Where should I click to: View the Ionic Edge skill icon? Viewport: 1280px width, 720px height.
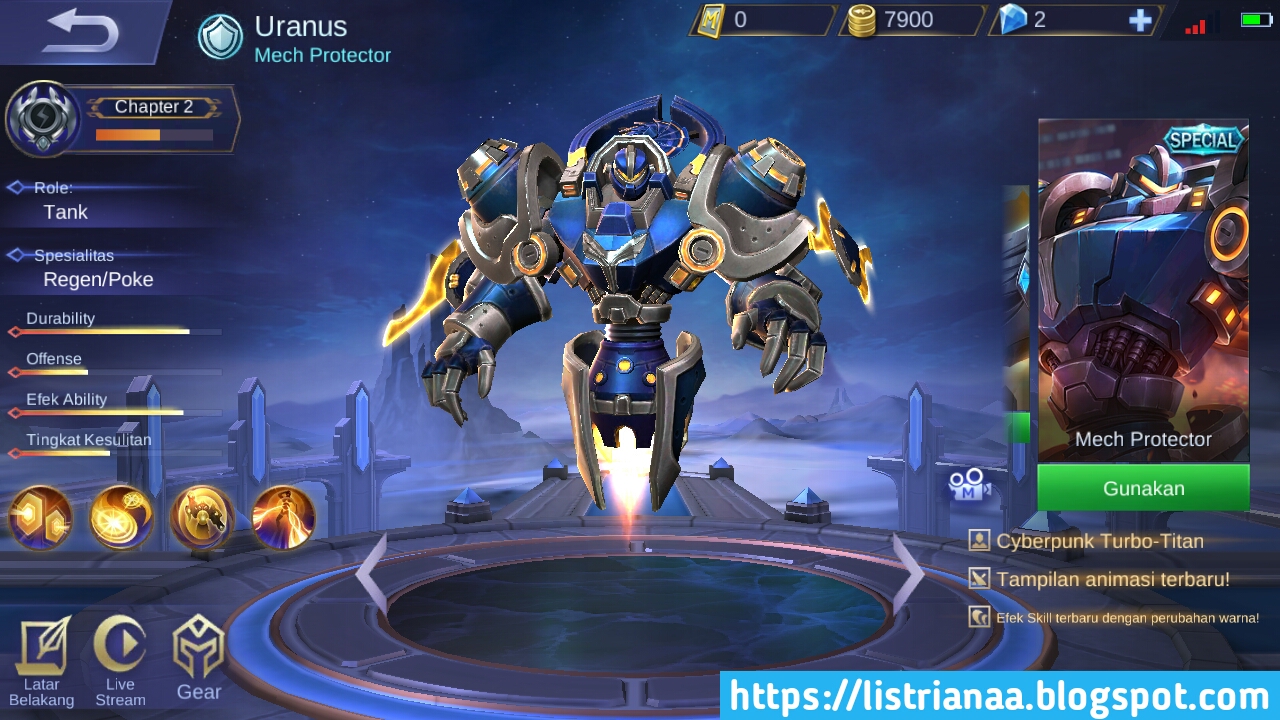[120, 518]
